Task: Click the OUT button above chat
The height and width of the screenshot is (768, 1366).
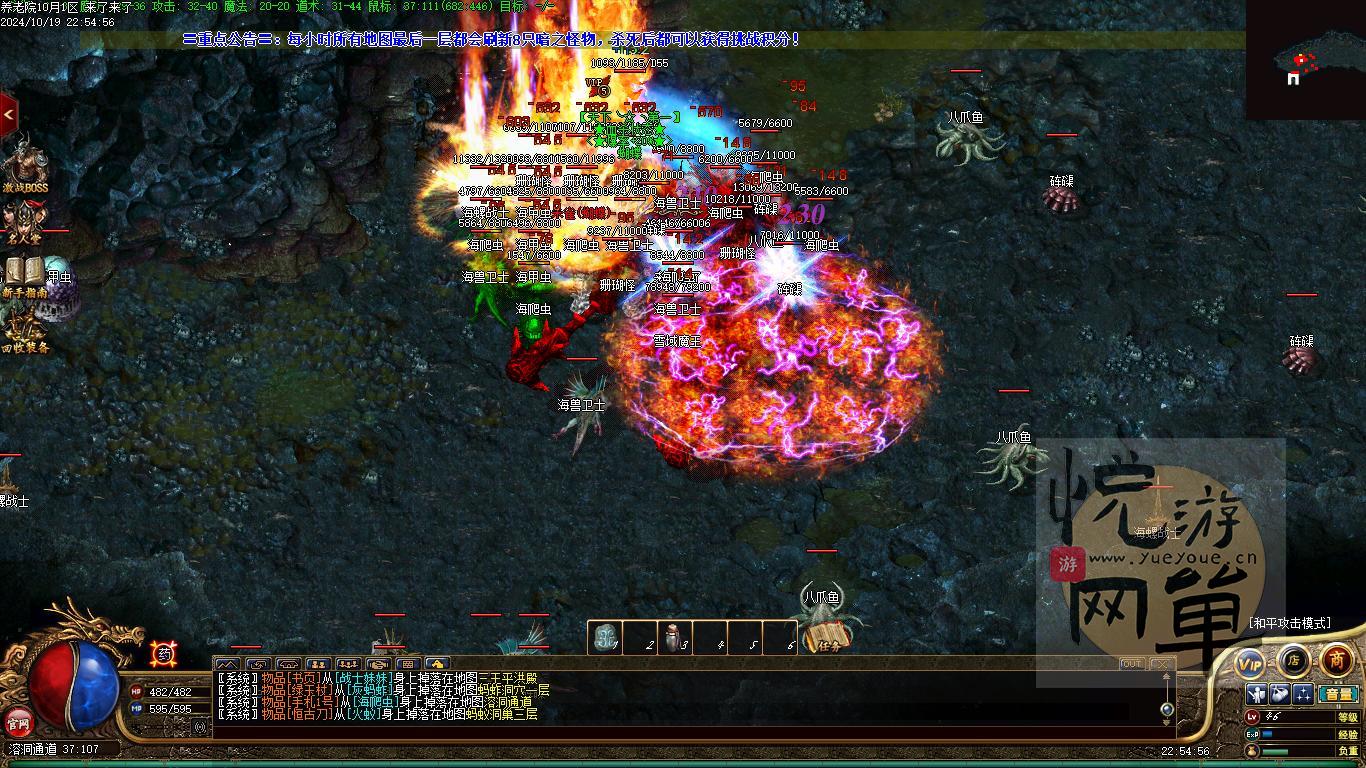Action: [1131, 664]
